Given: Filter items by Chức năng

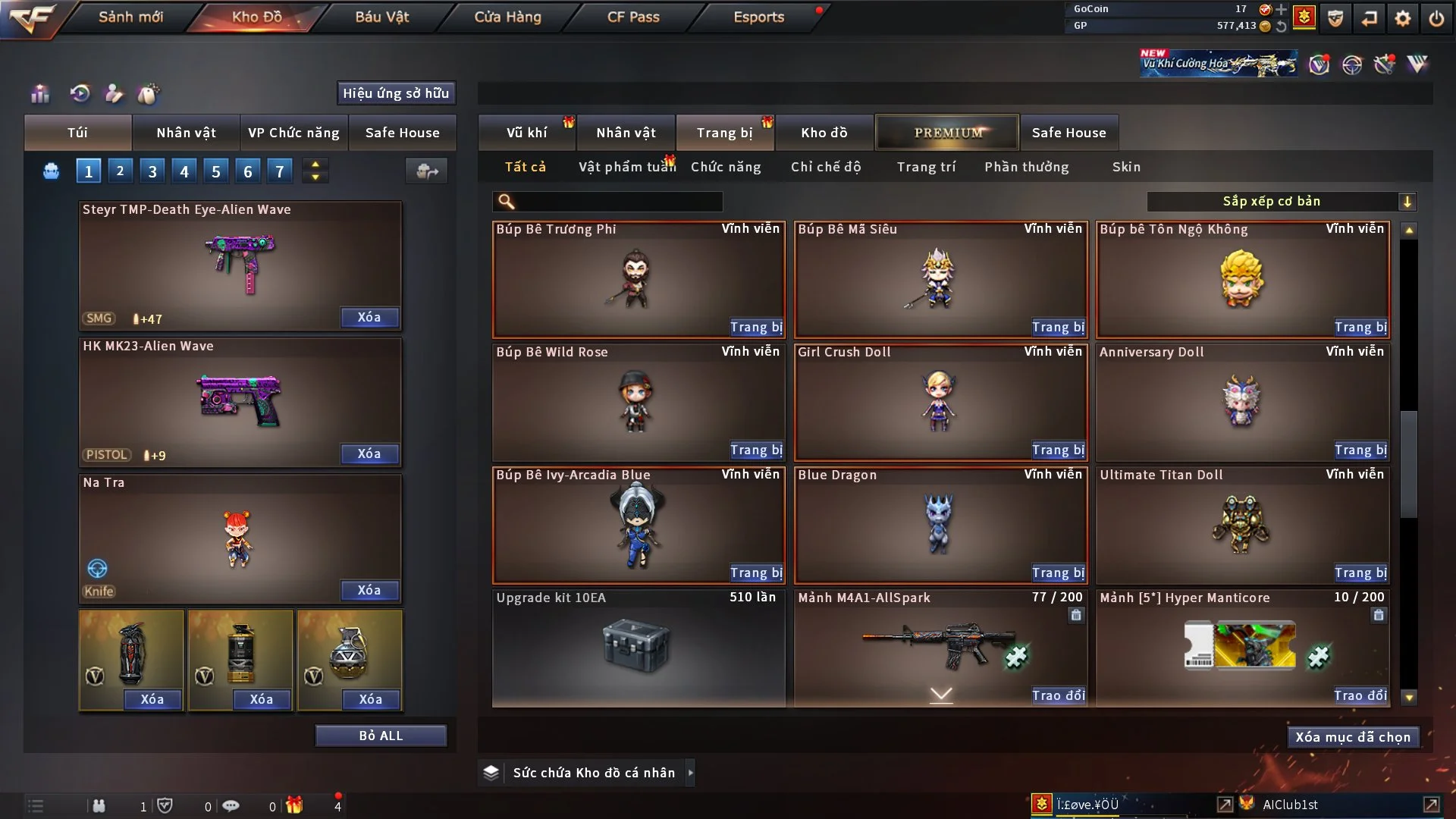Looking at the screenshot, I should [726, 167].
